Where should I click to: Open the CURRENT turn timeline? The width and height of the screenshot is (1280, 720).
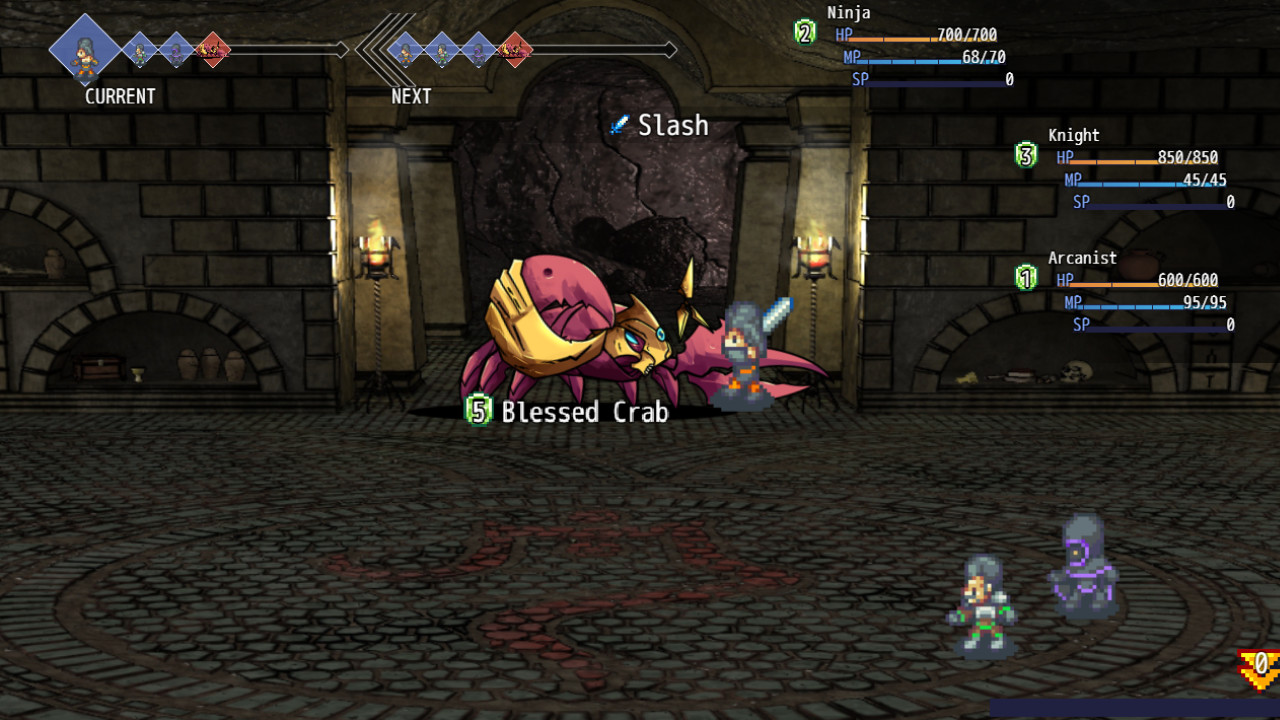click(120, 96)
